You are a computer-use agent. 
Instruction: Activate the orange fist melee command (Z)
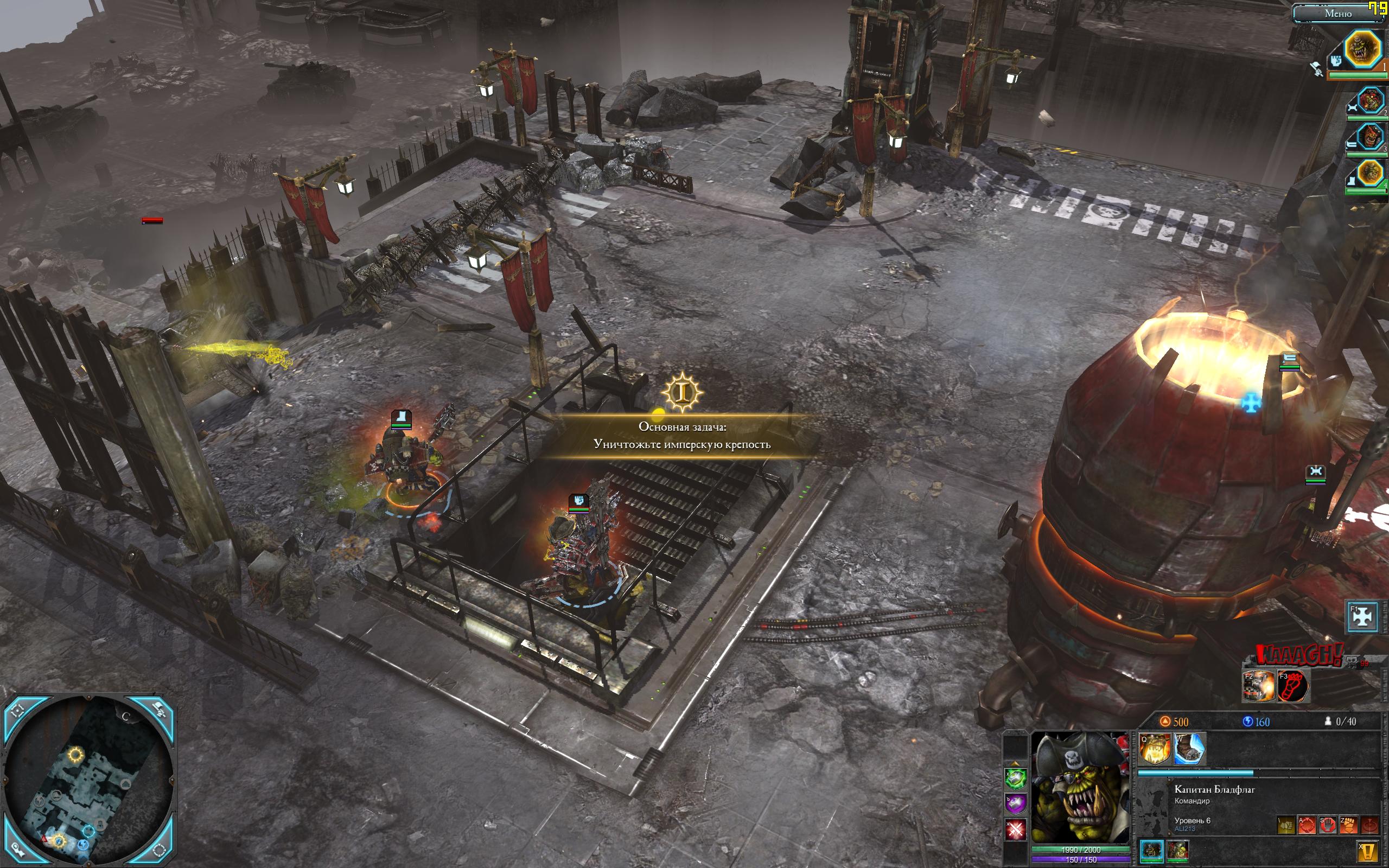[x=1348, y=825]
